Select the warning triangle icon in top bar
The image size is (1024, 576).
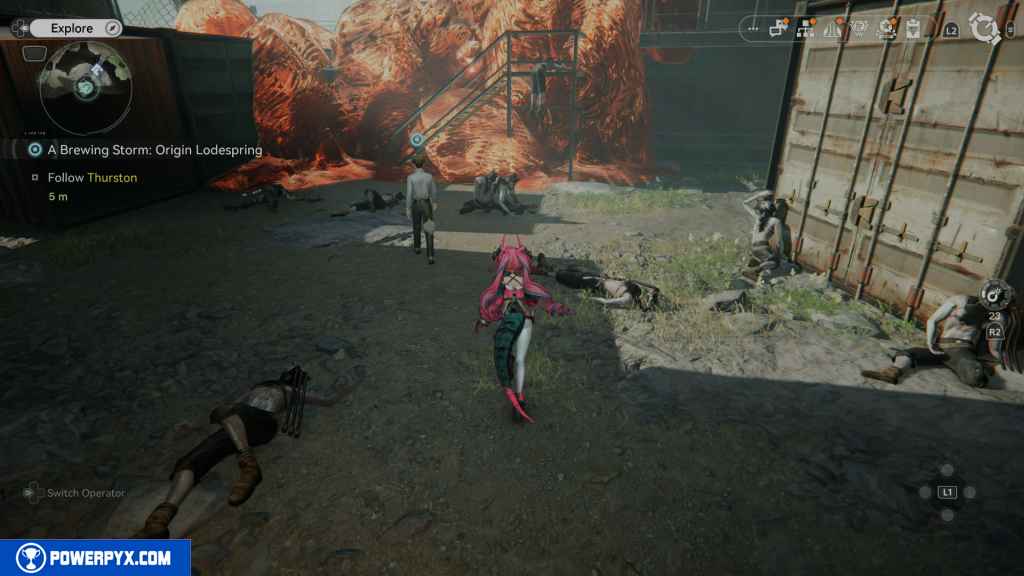[x=832, y=29]
